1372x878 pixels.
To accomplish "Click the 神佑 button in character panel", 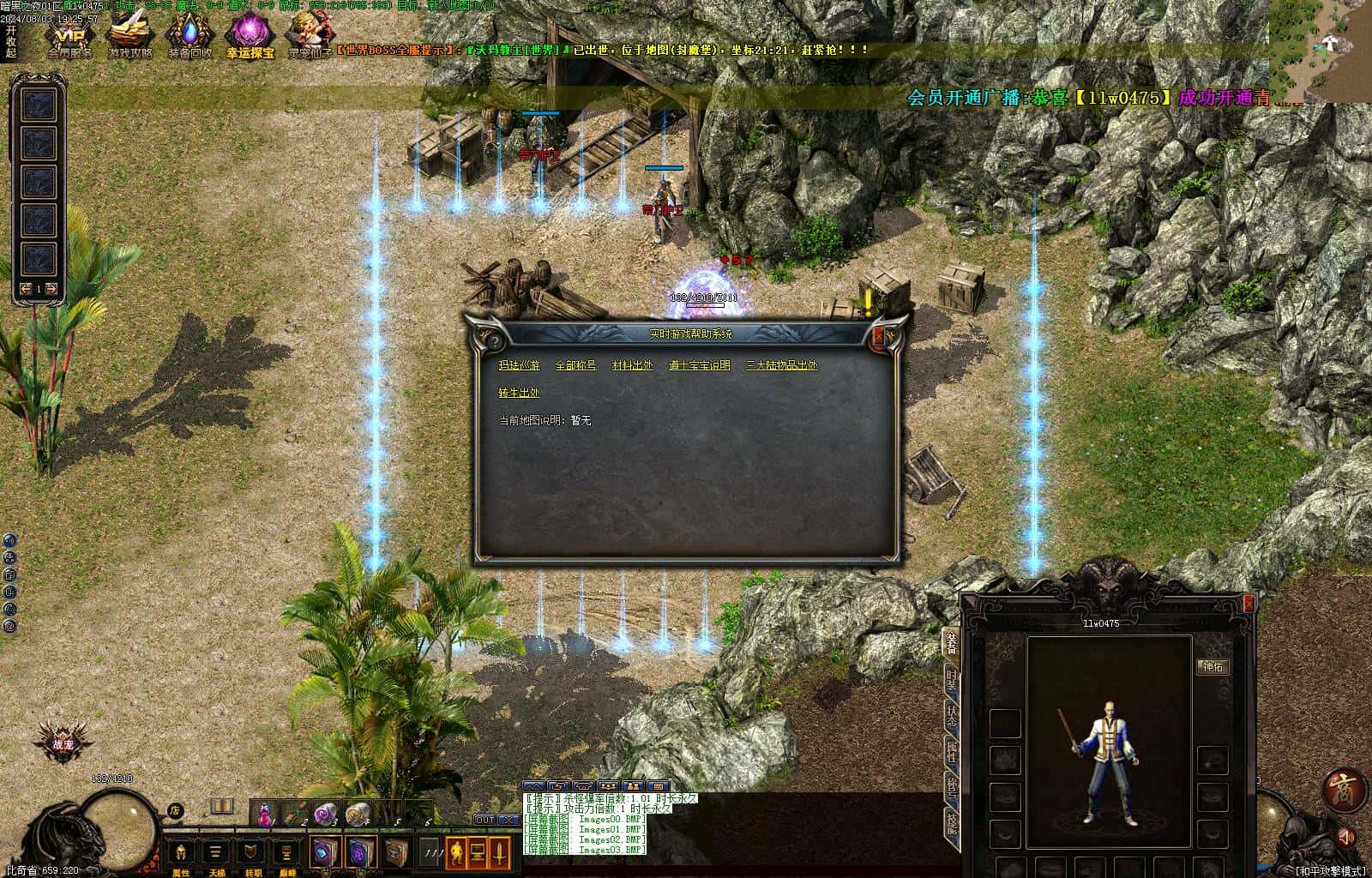I will coord(1213,667).
